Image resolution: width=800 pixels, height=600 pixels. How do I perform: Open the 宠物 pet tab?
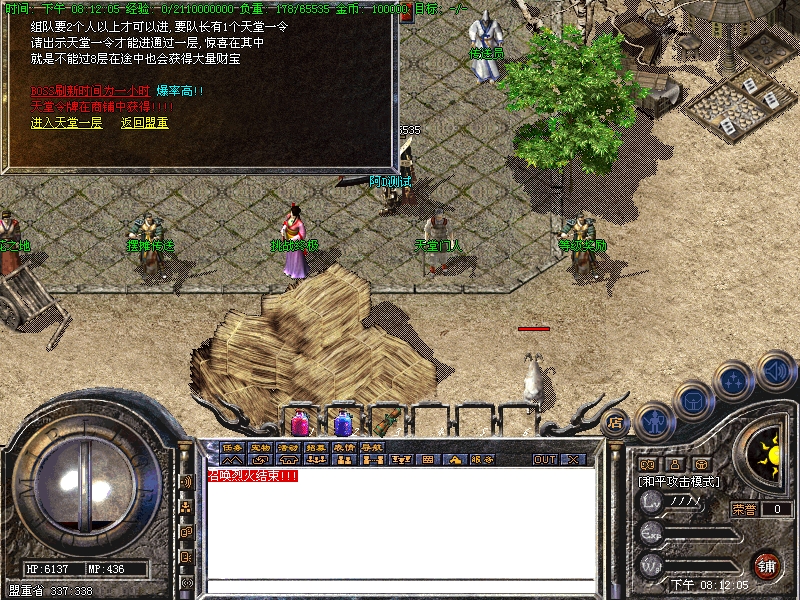click(x=260, y=447)
